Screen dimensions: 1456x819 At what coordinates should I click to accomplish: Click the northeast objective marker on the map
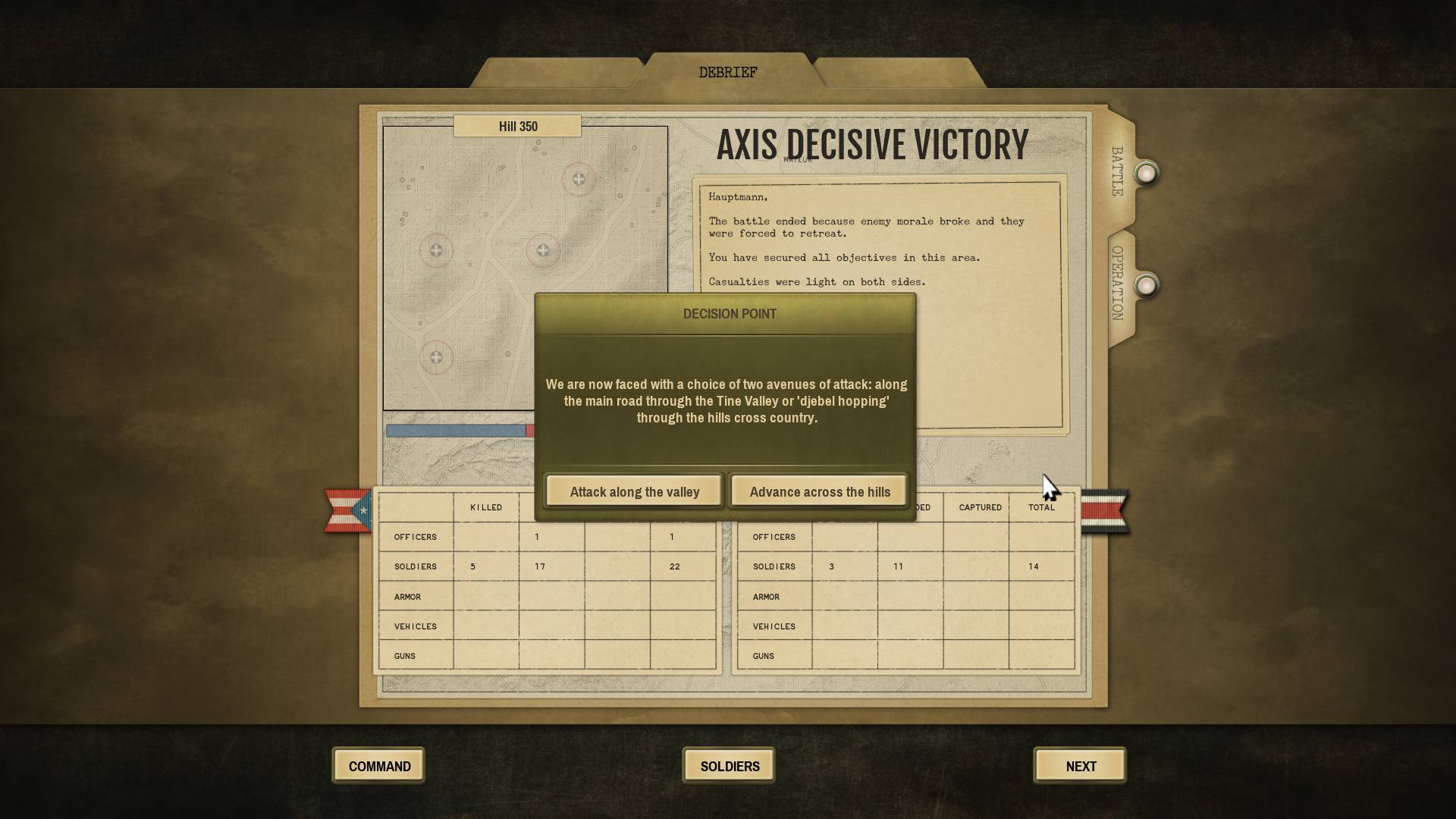tap(579, 179)
